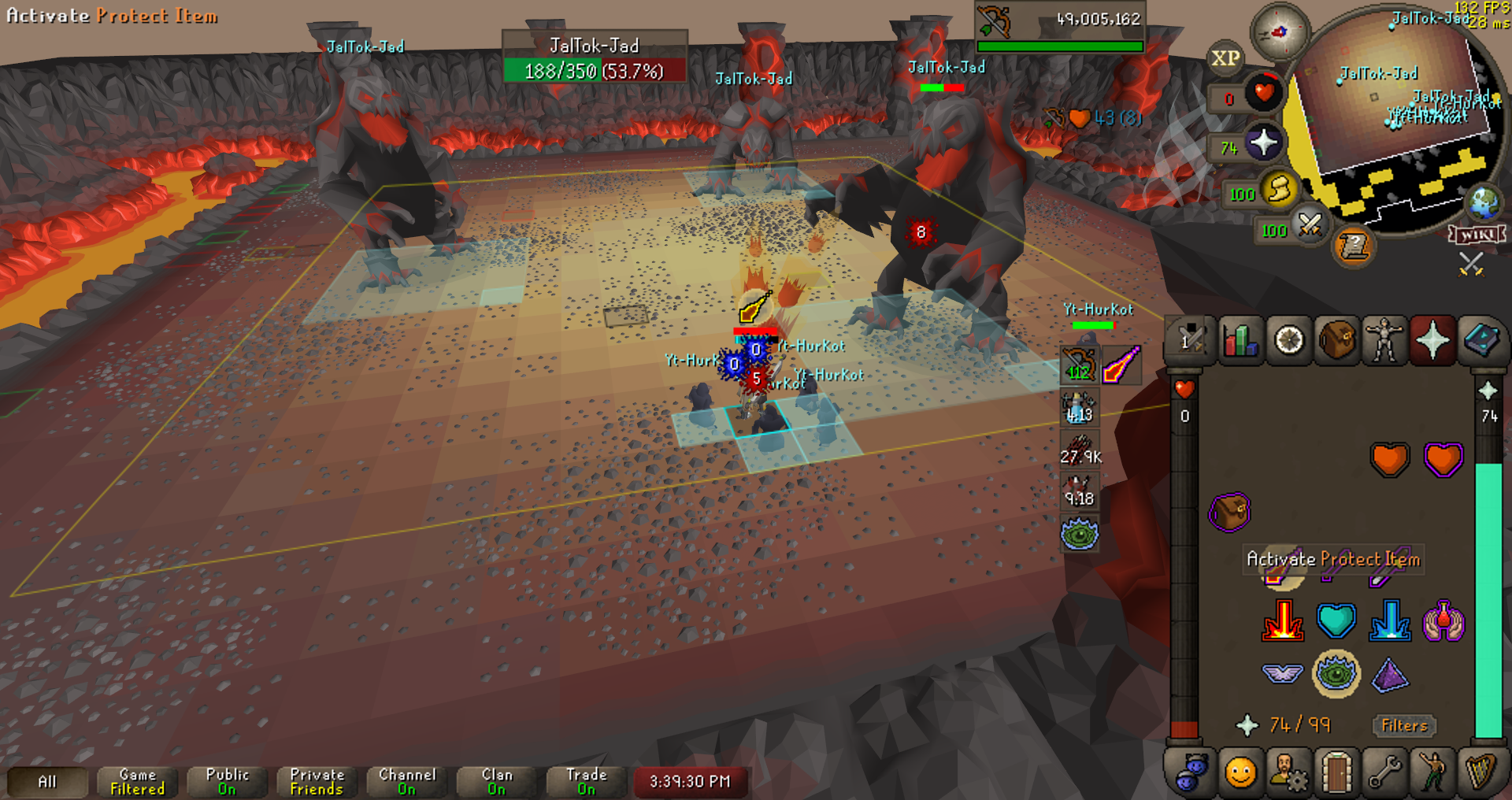Screen dimensions: 1512x800
Task: Toggle run using the boot energy orb
Action: [1280, 189]
